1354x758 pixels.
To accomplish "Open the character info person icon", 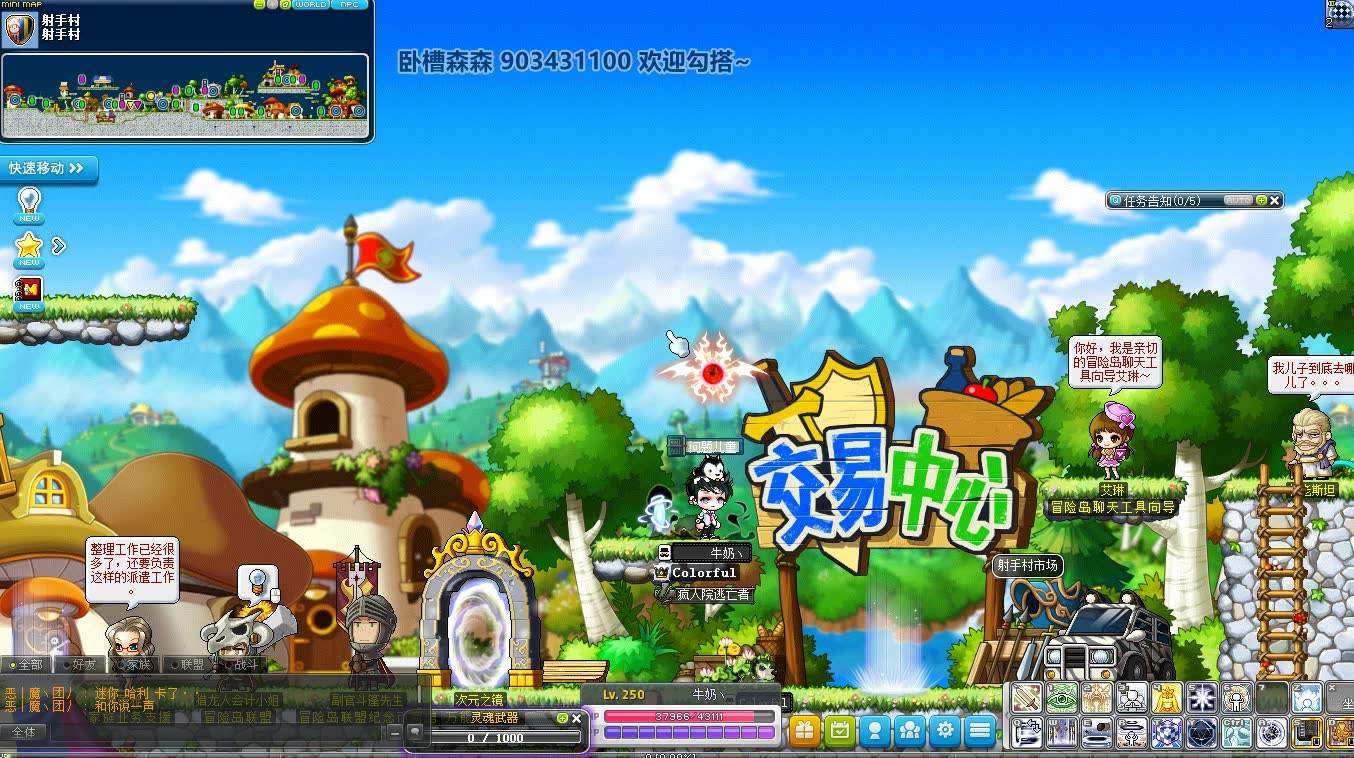I will tap(876, 731).
